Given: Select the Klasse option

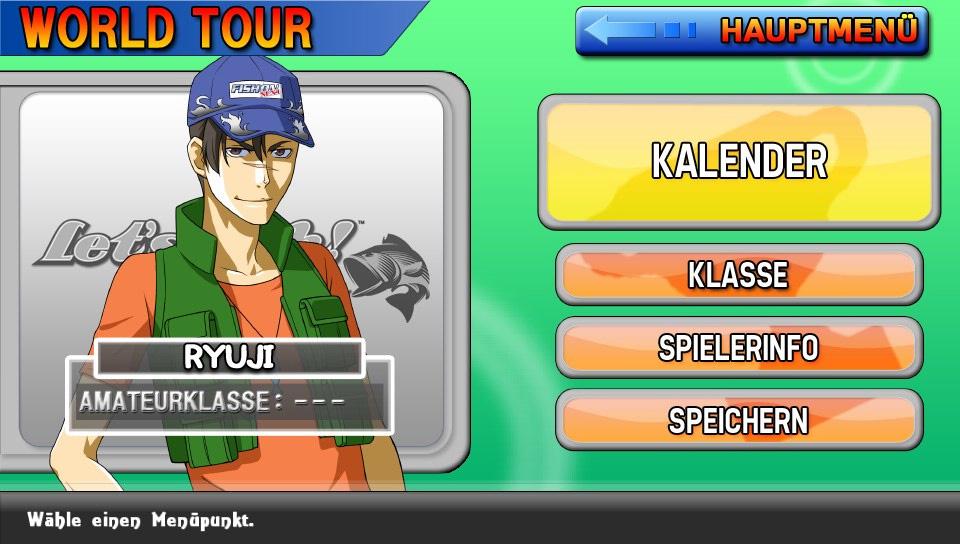Looking at the screenshot, I should [x=739, y=275].
